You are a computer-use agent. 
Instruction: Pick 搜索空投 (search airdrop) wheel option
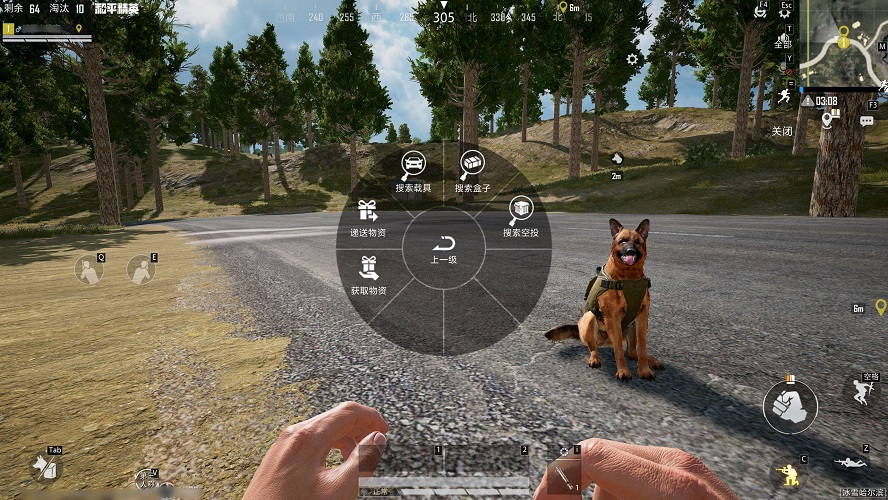pyautogui.click(x=520, y=216)
